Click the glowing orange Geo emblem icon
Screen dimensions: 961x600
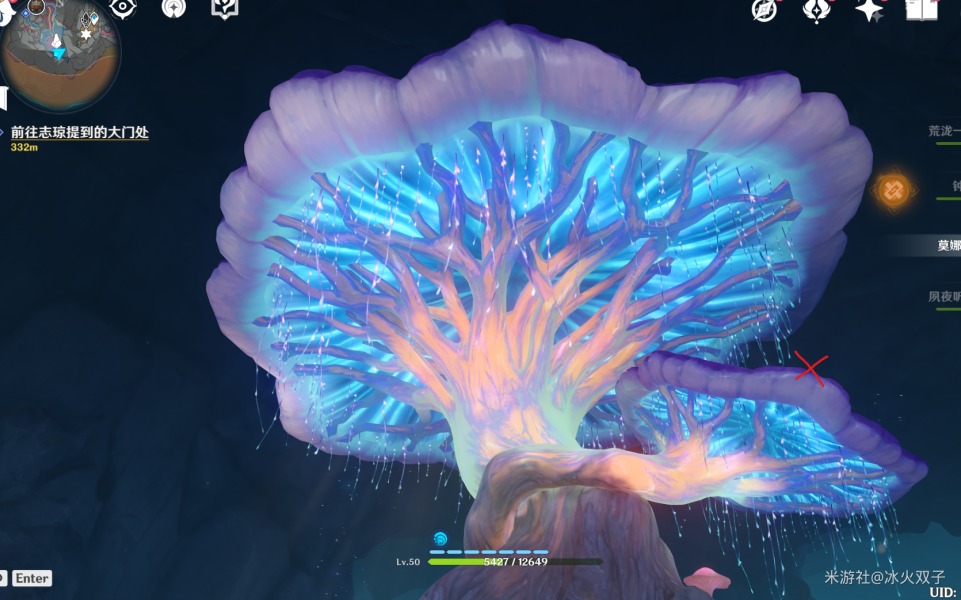[893, 188]
